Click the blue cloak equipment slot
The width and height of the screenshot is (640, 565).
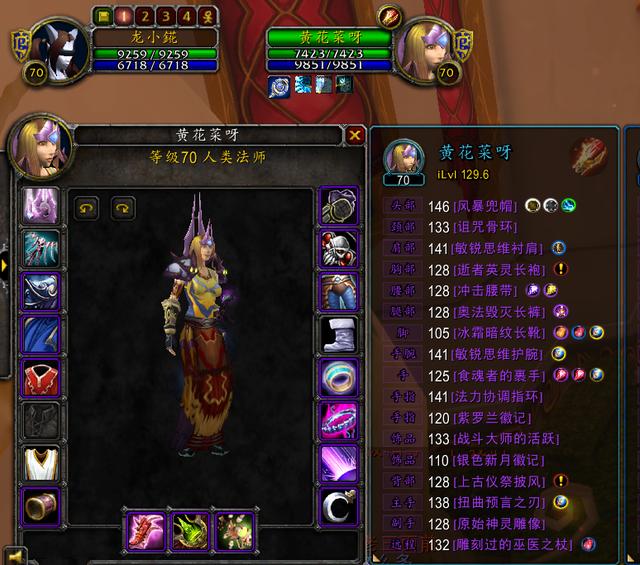tap(42, 335)
